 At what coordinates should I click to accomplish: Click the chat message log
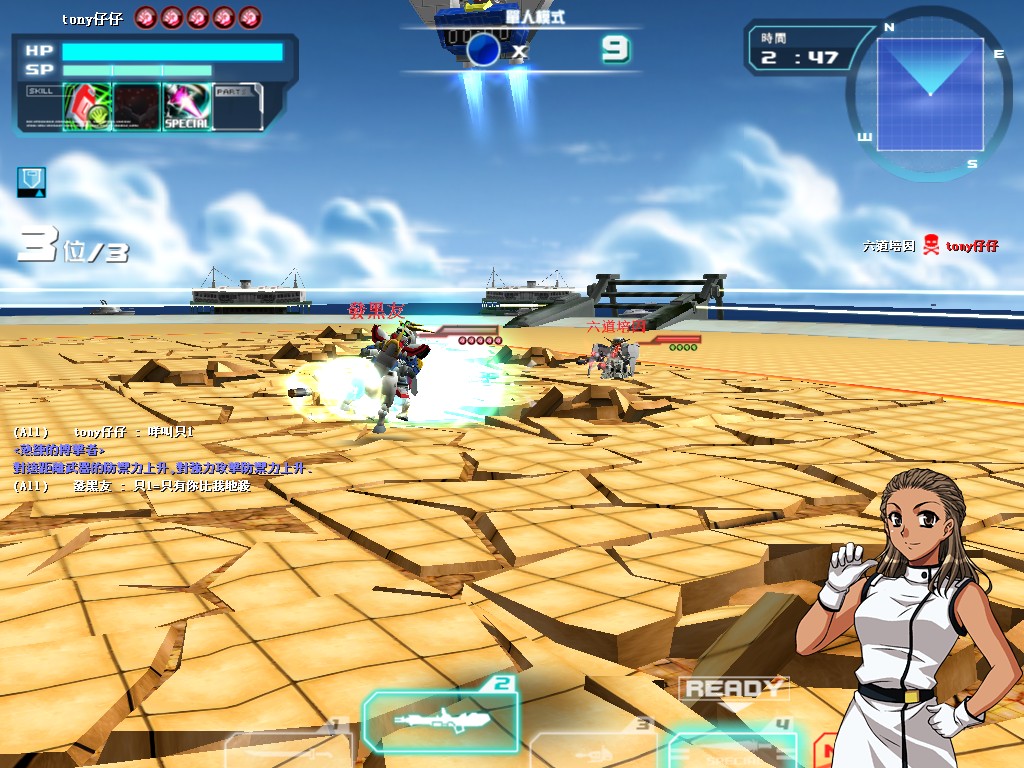tap(160, 459)
